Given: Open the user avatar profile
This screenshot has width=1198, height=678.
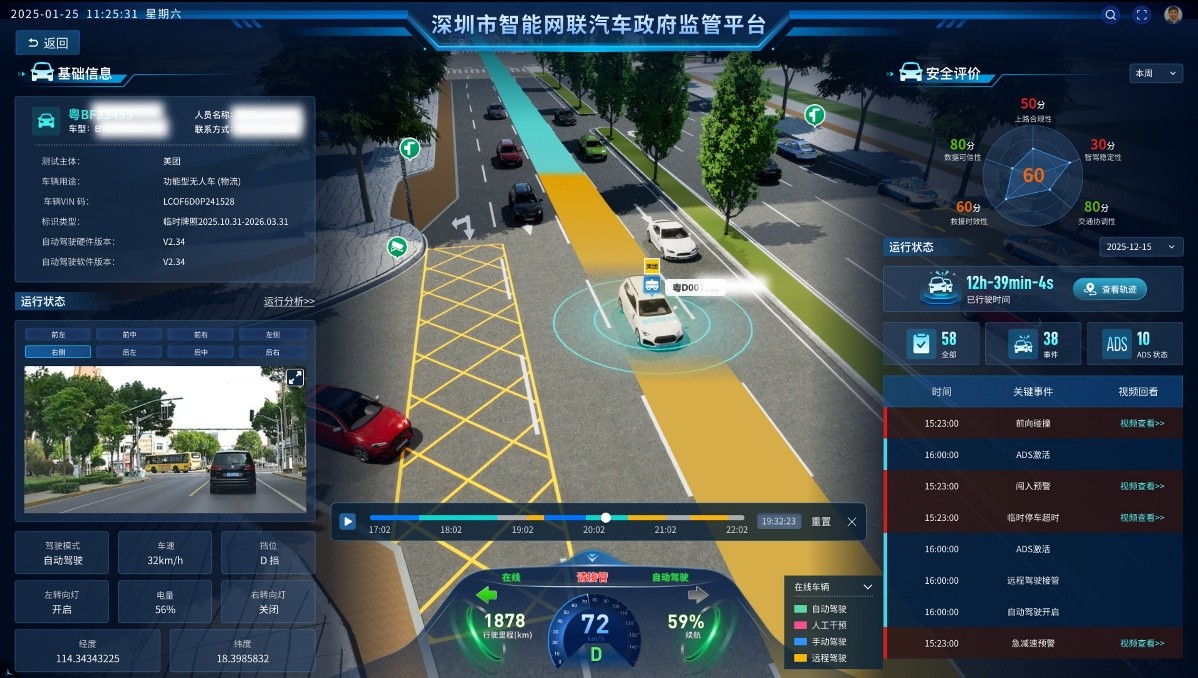Looking at the screenshot, I should tap(1173, 15).
